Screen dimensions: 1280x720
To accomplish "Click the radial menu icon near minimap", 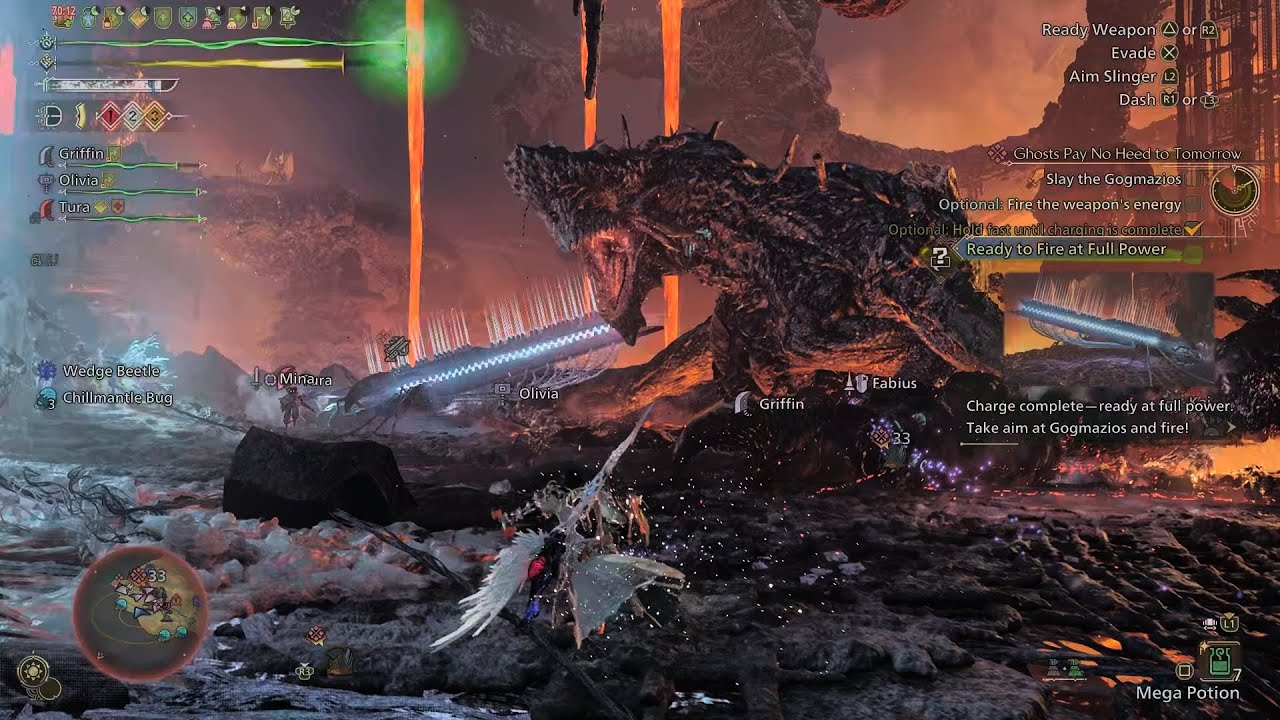I will [x=34, y=670].
